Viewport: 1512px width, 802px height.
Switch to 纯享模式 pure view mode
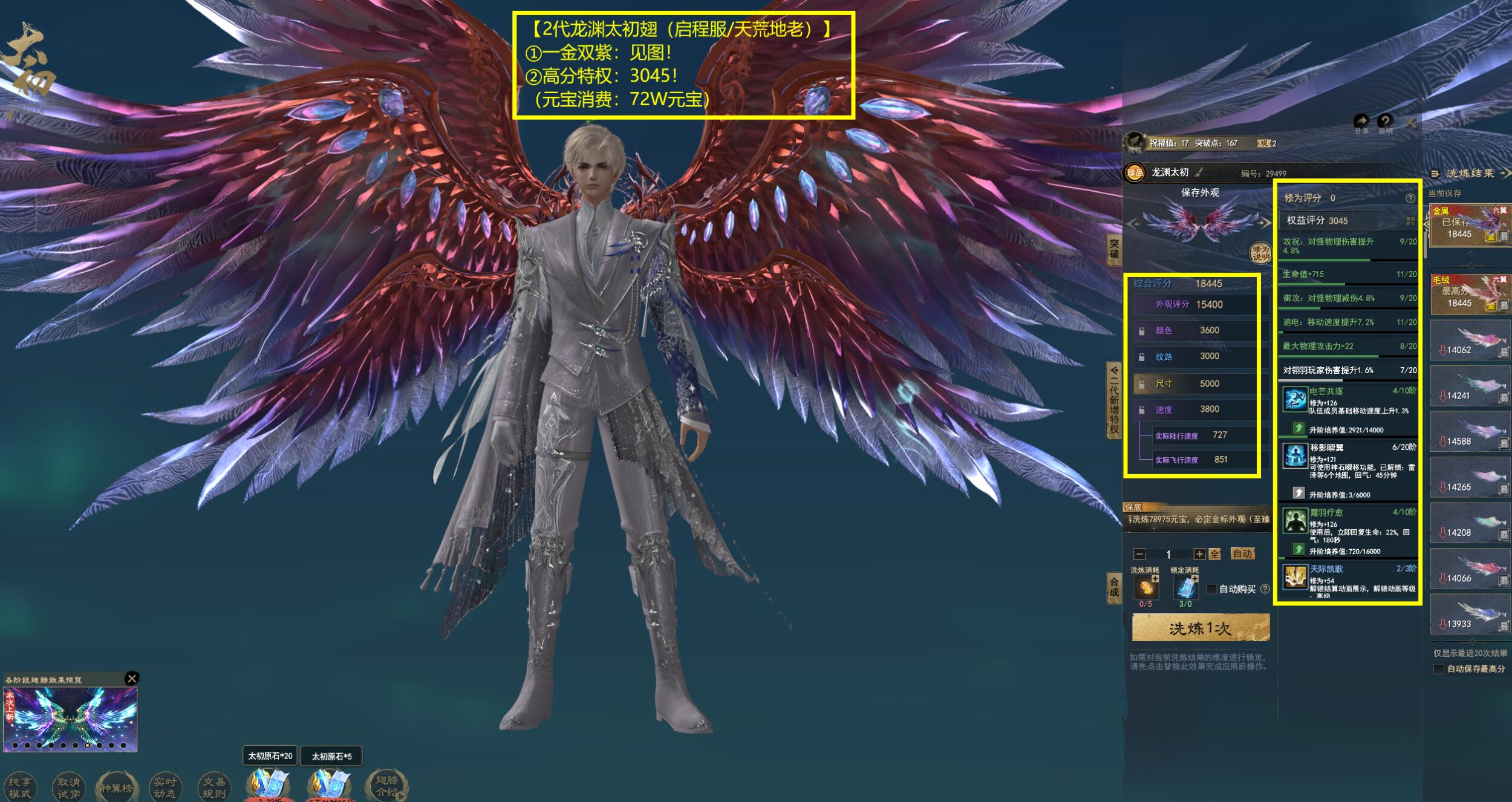pos(19,787)
